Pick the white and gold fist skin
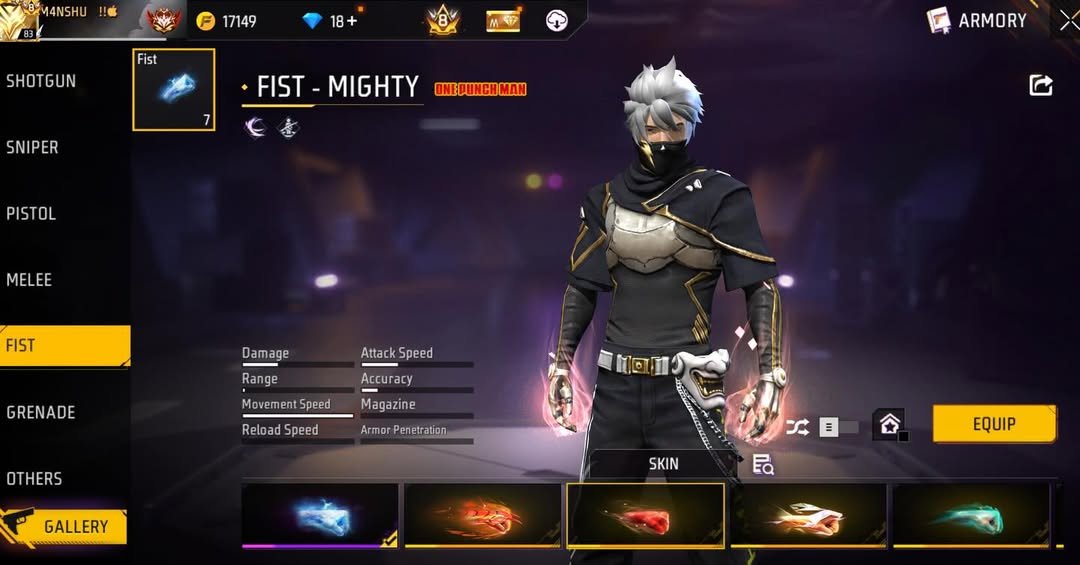The image size is (1080, 565). 808,516
